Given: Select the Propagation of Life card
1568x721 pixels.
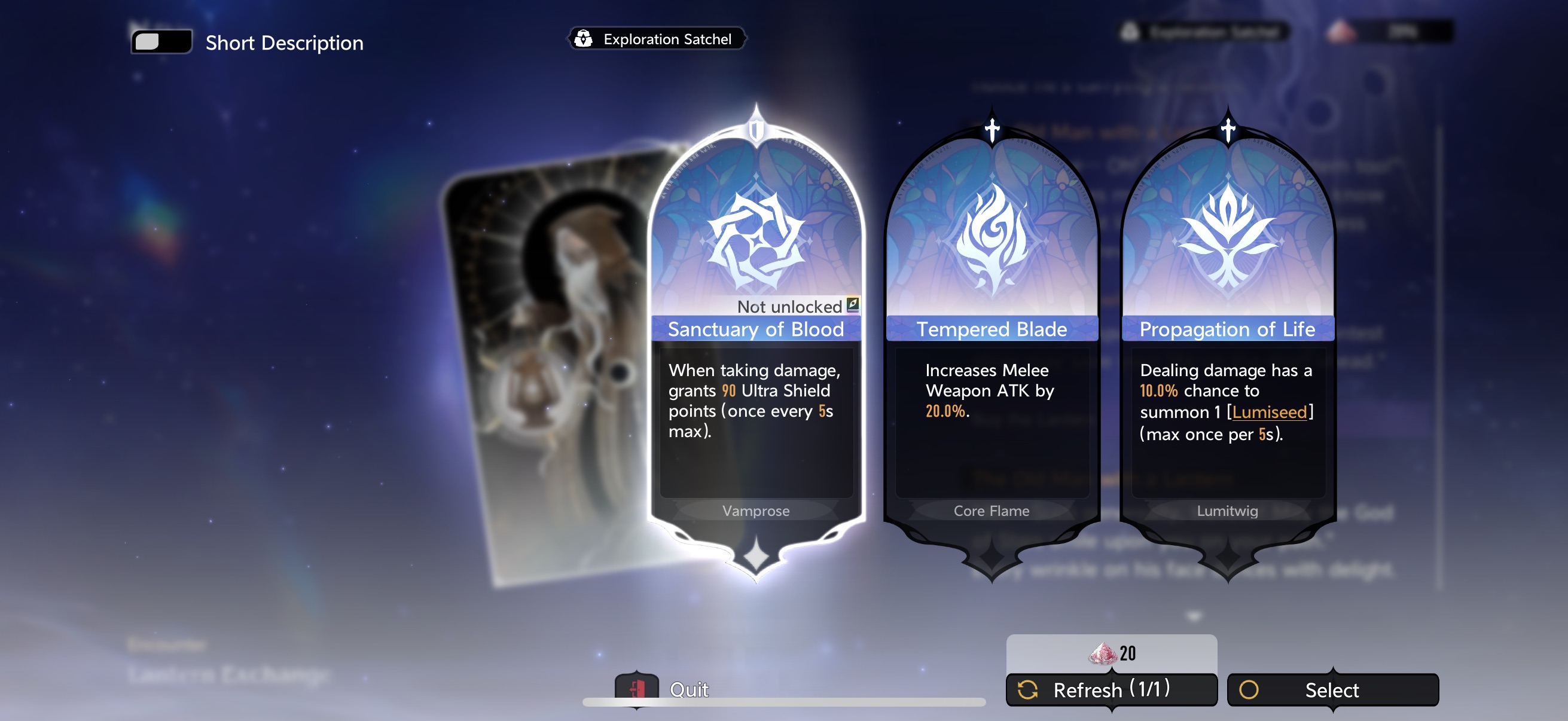Looking at the screenshot, I should click(x=1227, y=341).
